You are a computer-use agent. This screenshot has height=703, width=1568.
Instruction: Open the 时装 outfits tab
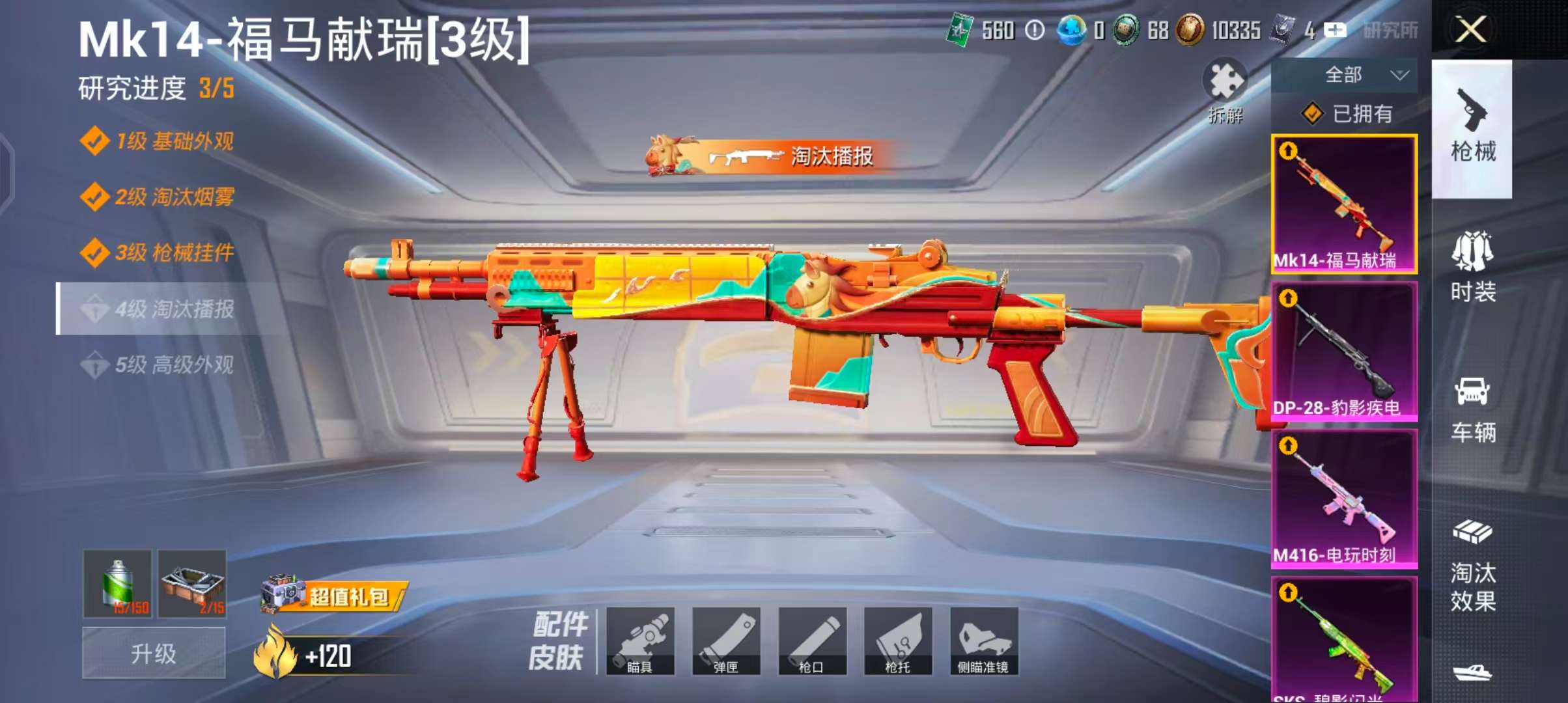pos(1472,267)
